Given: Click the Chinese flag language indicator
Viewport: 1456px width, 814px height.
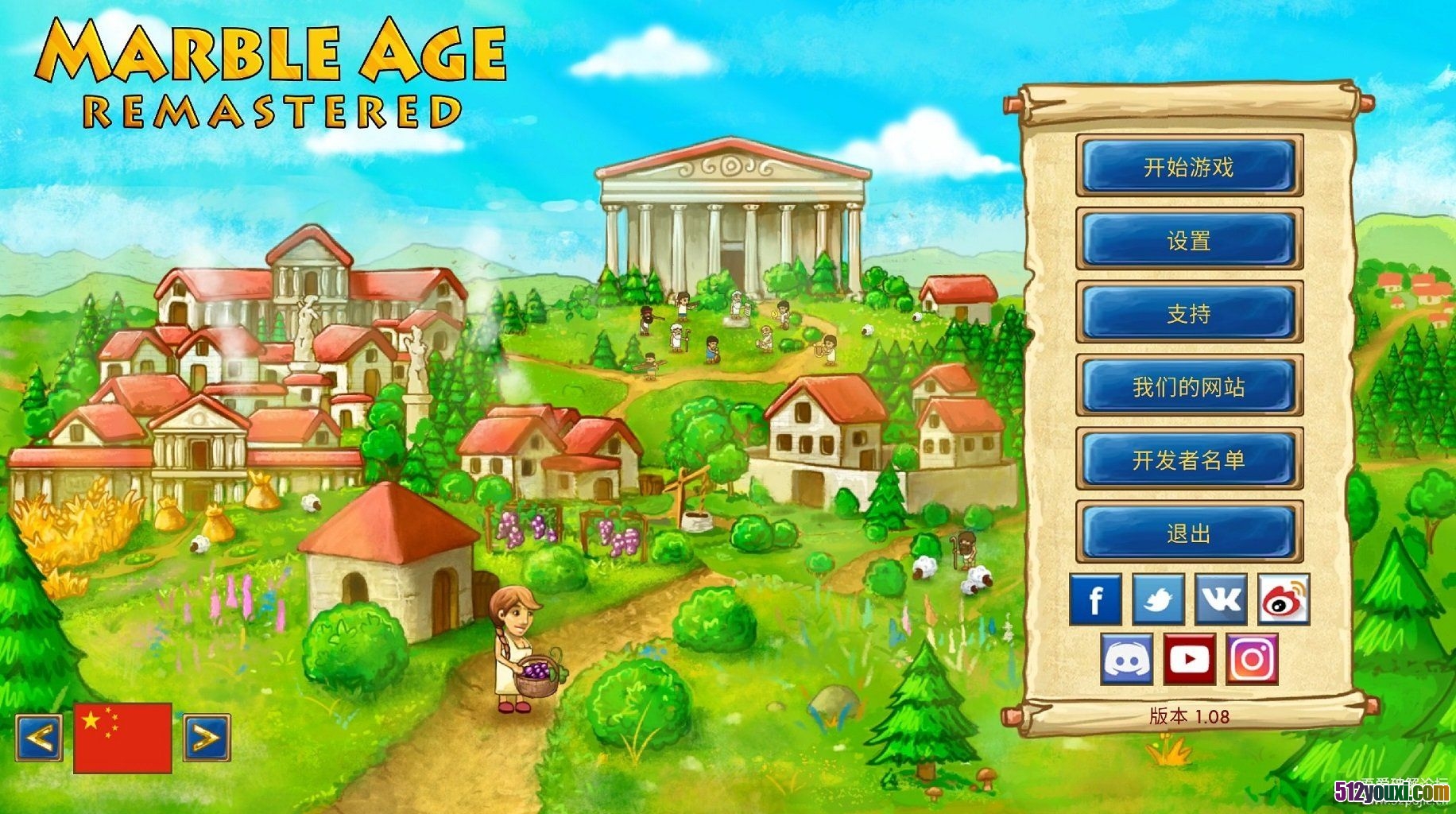Looking at the screenshot, I should pos(122,737).
